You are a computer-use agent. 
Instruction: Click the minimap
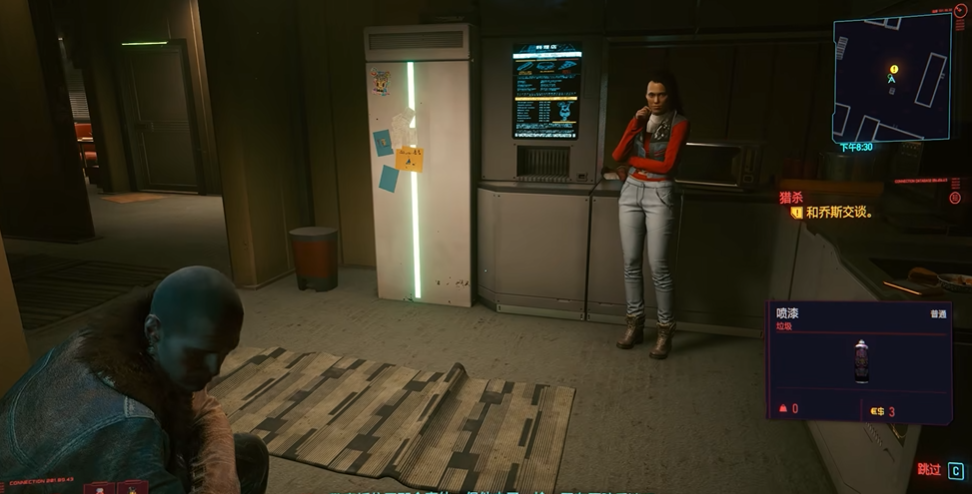point(891,78)
